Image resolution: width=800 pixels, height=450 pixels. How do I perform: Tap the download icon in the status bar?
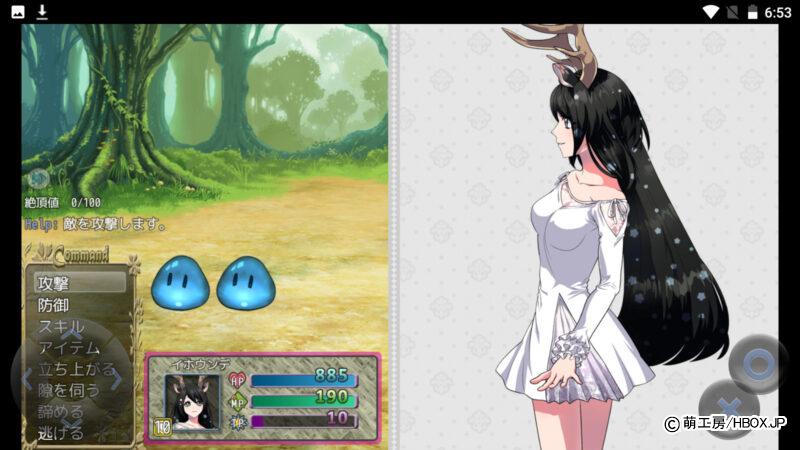(42, 12)
